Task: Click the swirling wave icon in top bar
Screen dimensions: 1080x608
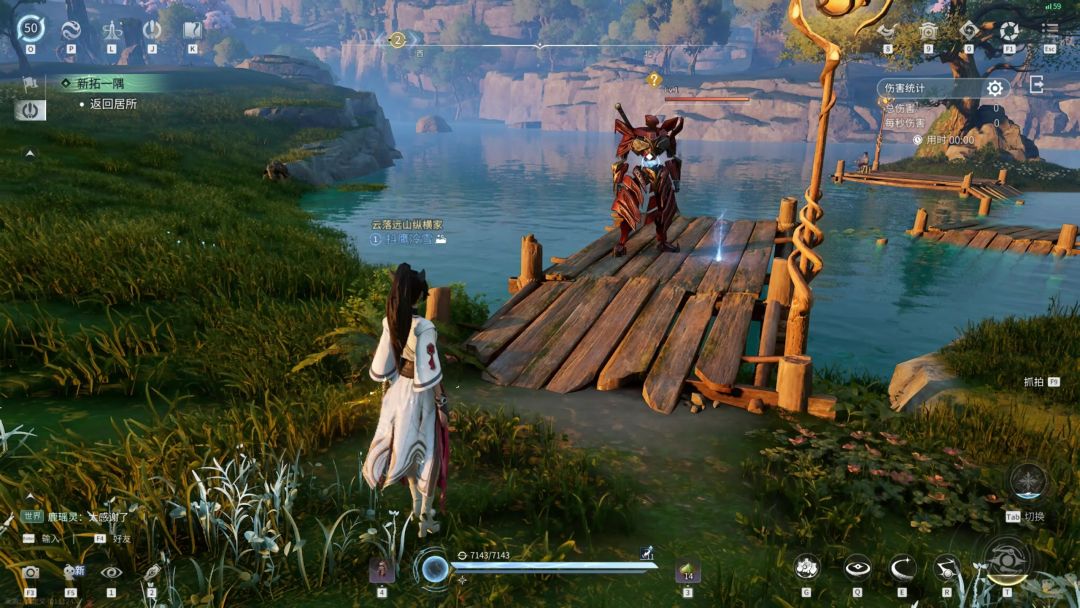Action: click(x=71, y=30)
